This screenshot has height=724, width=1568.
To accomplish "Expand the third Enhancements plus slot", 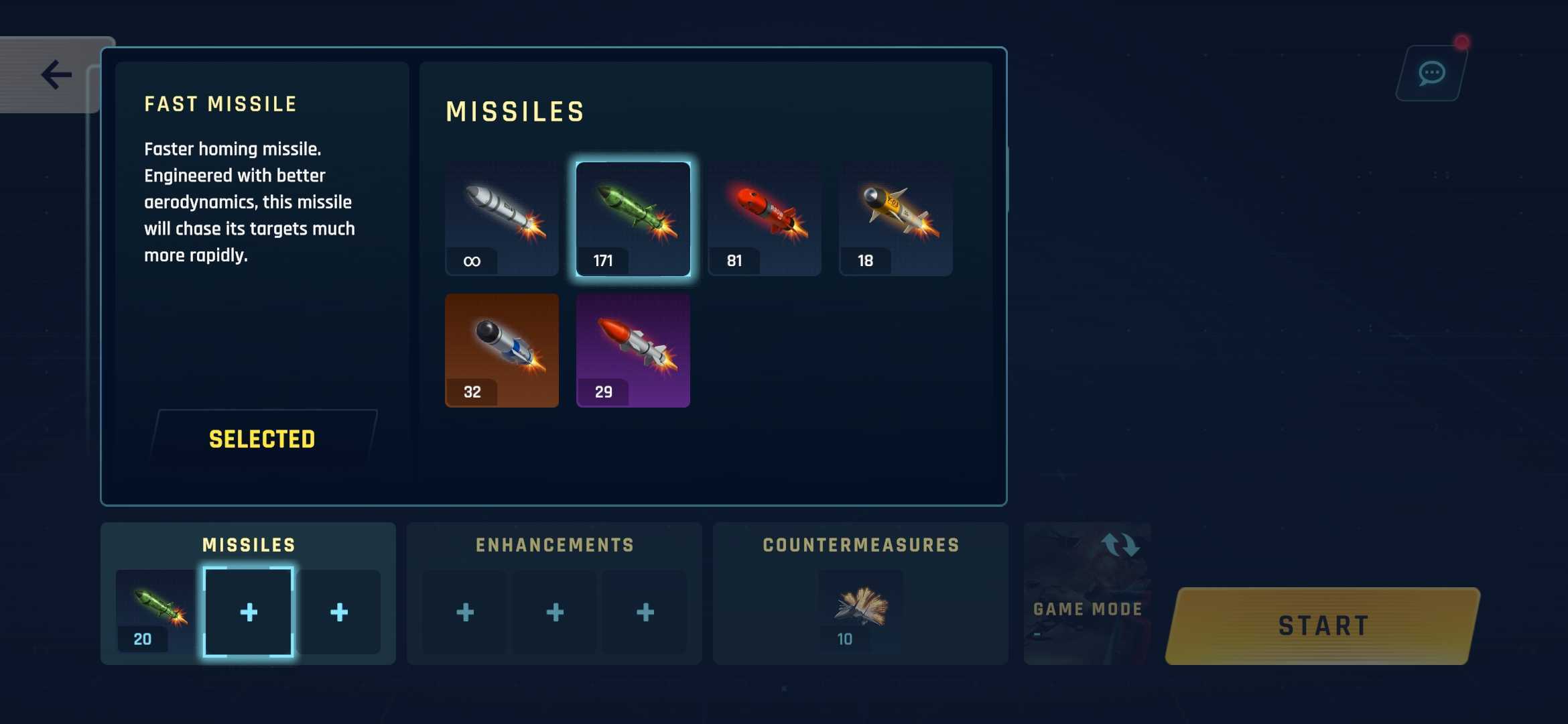I will click(645, 611).
